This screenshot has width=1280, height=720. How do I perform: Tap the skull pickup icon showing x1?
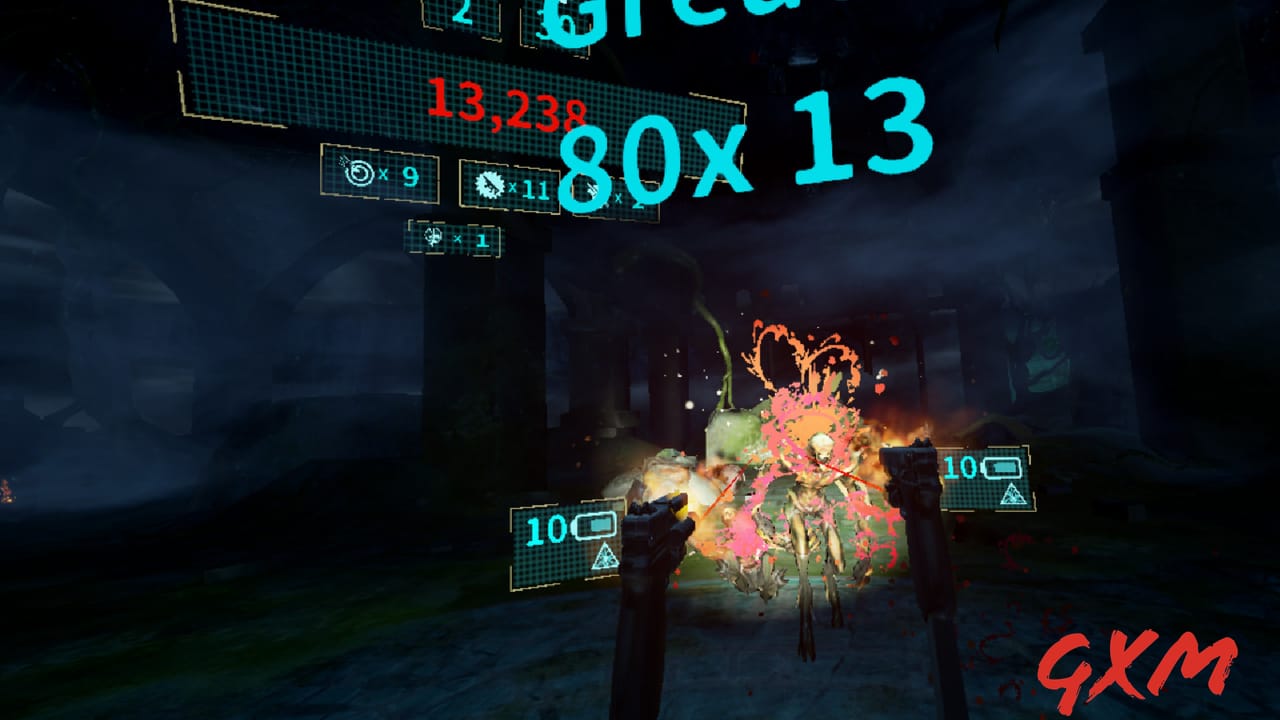[x=433, y=238]
